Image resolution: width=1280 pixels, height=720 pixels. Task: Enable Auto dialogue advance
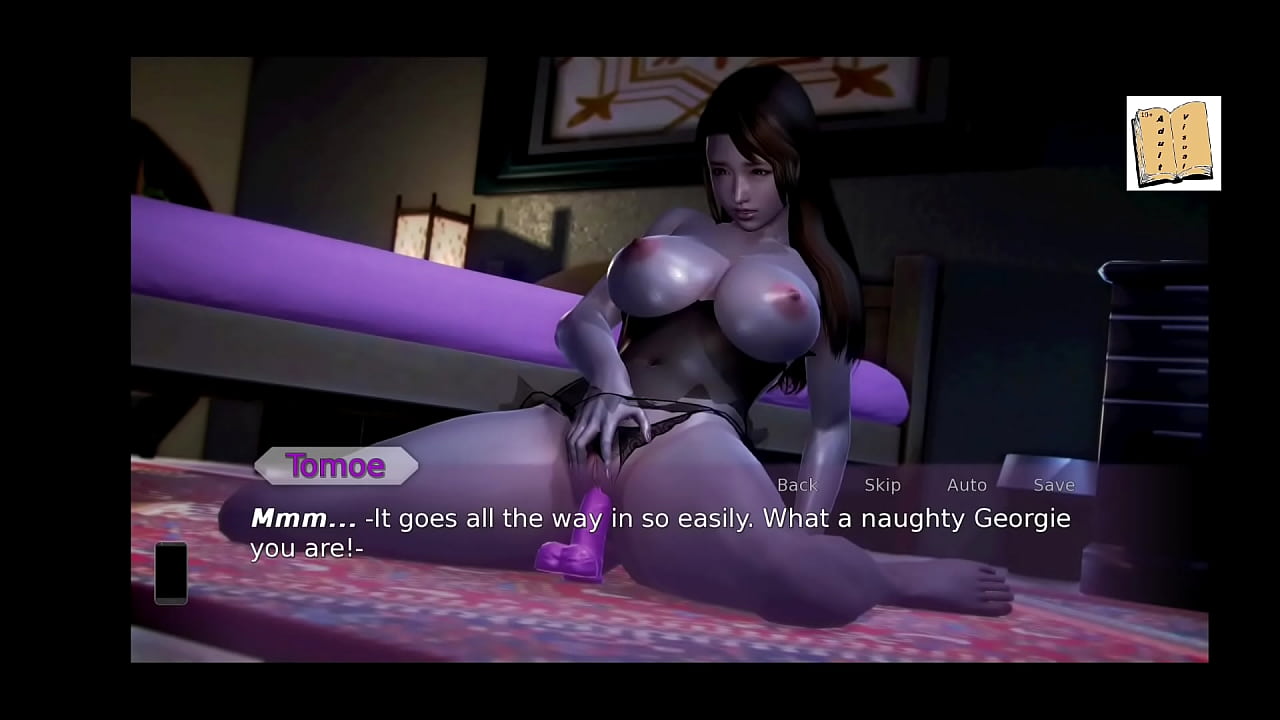click(x=966, y=485)
